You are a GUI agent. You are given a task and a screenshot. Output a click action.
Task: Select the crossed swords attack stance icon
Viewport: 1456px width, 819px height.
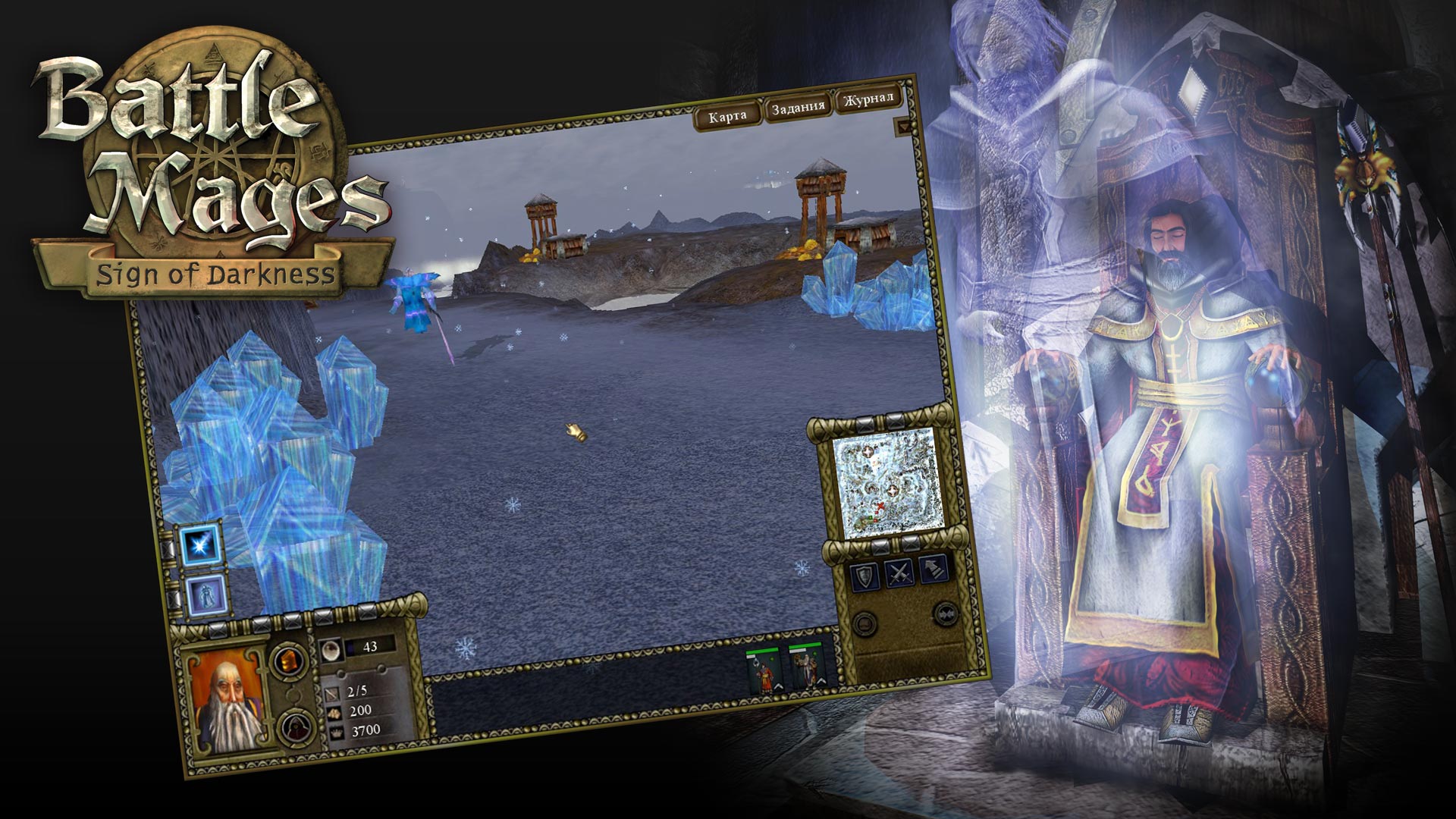[899, 574]
